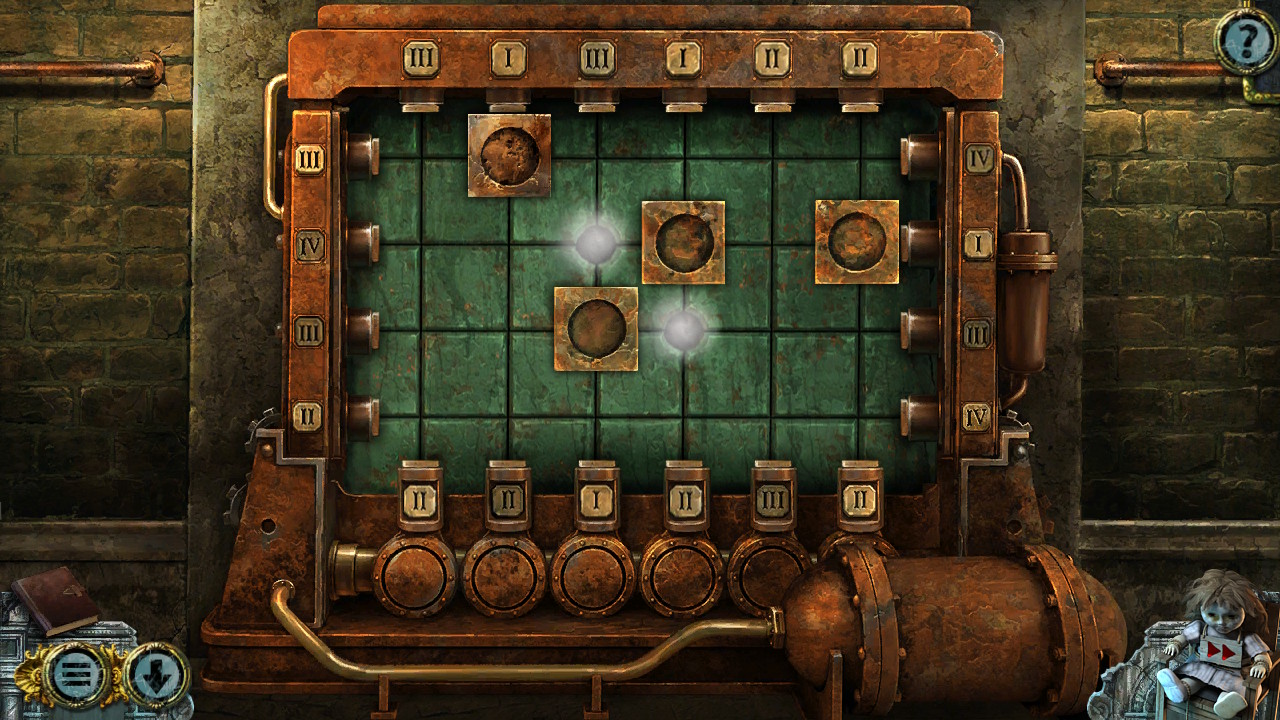Toggle the lower glowing light orb on the grid
1280x720 pixels.
pos(685,330)
